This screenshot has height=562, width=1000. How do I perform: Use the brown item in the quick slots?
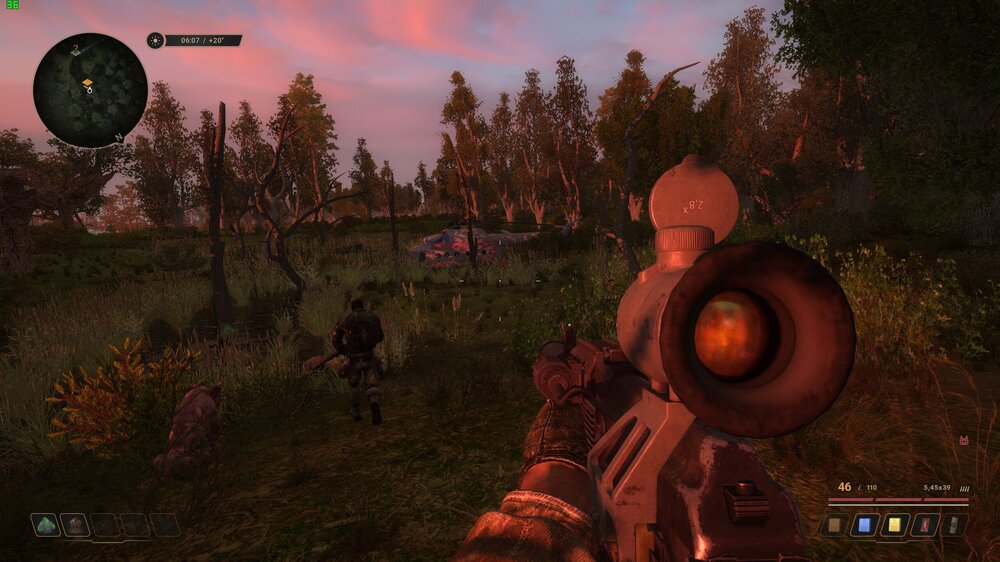(834, 525)
